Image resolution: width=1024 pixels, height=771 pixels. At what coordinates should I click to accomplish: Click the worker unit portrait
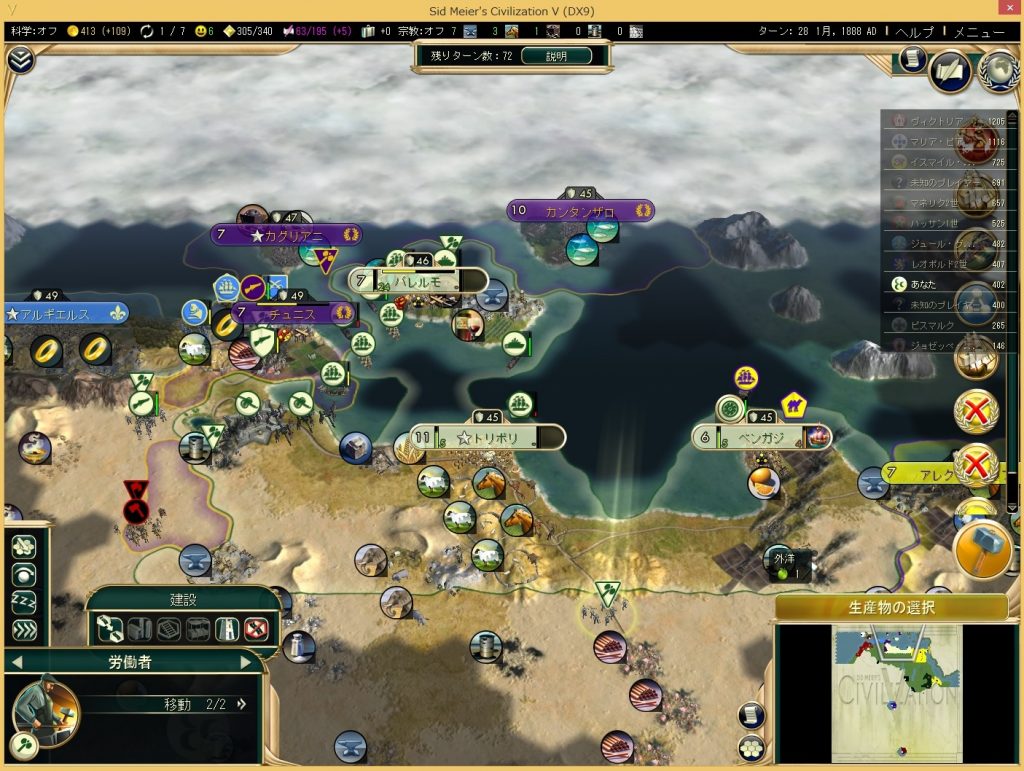[x=45, y=712]
